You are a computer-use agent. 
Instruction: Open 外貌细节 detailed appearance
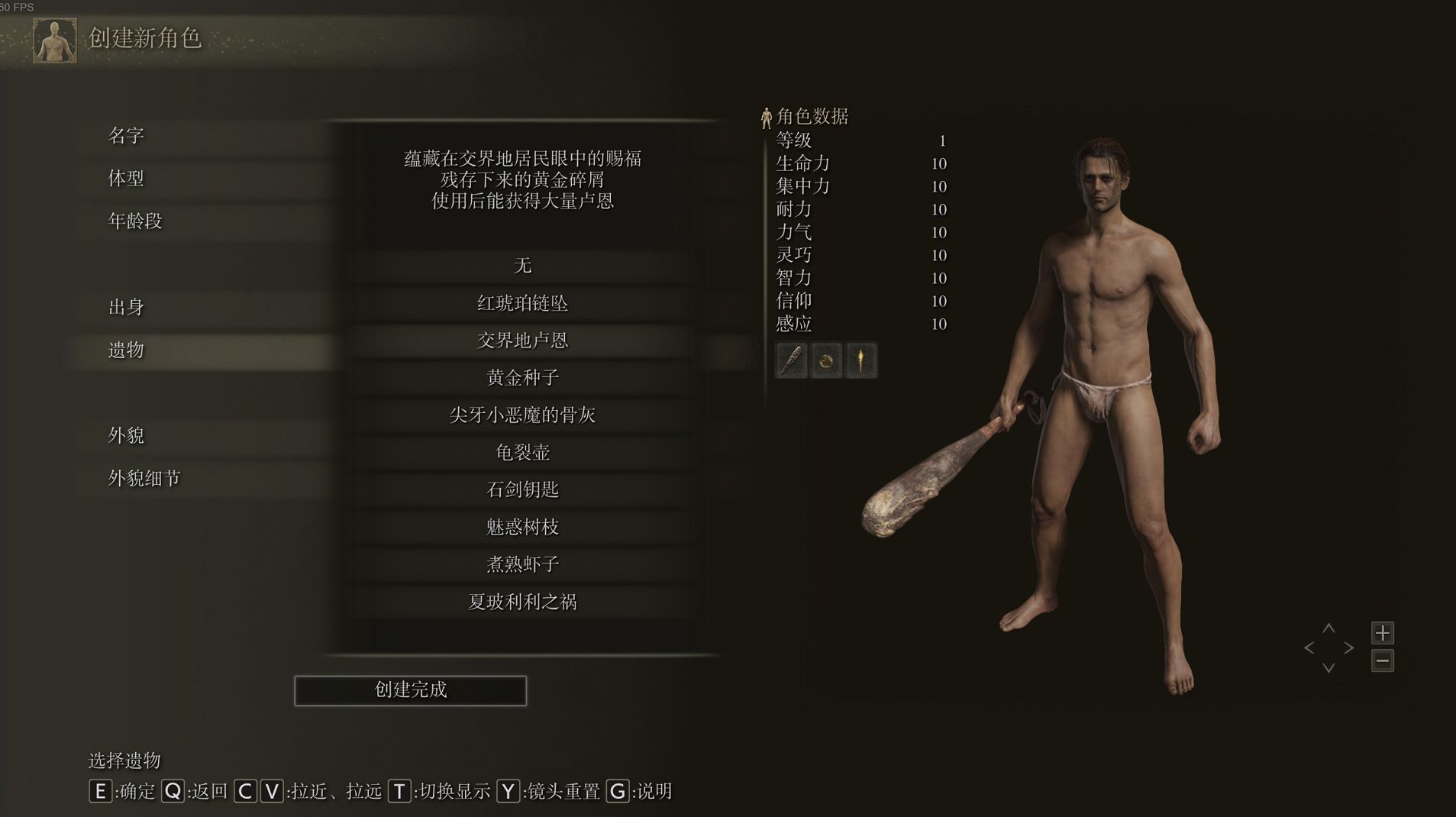click(x=144, y=478)
